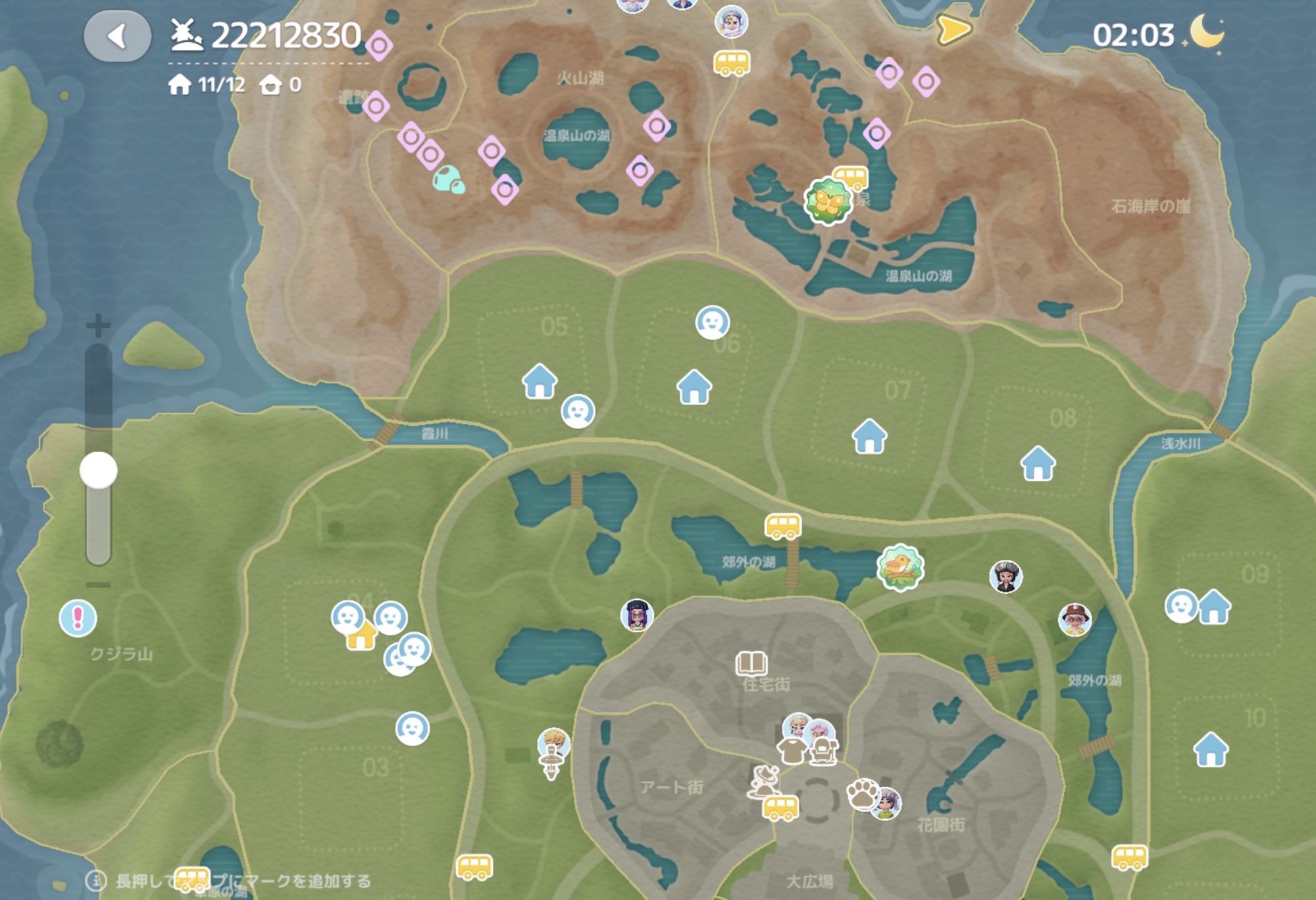Select the avatar with purple hair
Viewport: 1316px width, 900px height.
click(636, 616)
